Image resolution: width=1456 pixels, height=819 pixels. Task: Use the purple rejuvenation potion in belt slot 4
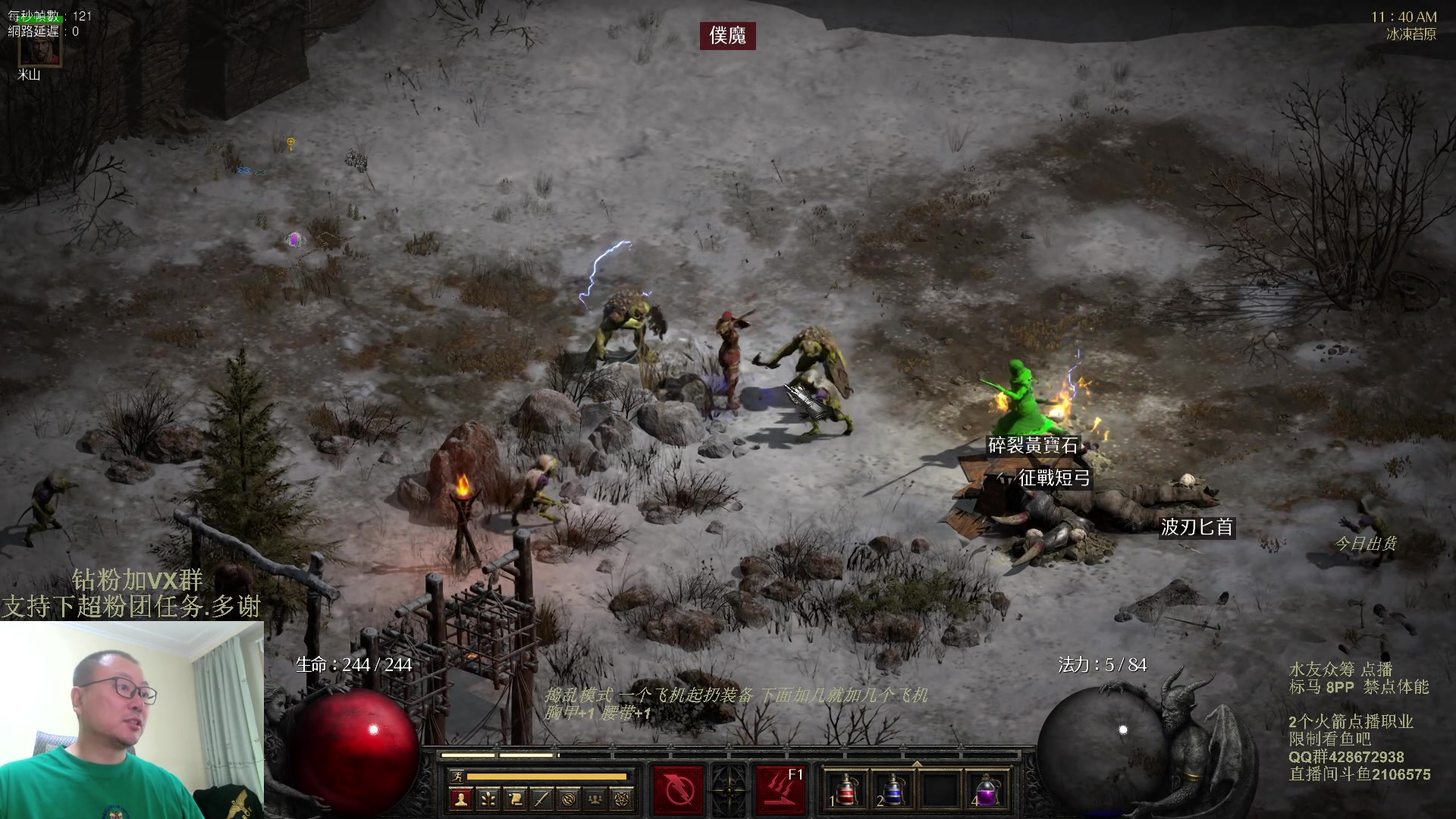pos(986,790)
